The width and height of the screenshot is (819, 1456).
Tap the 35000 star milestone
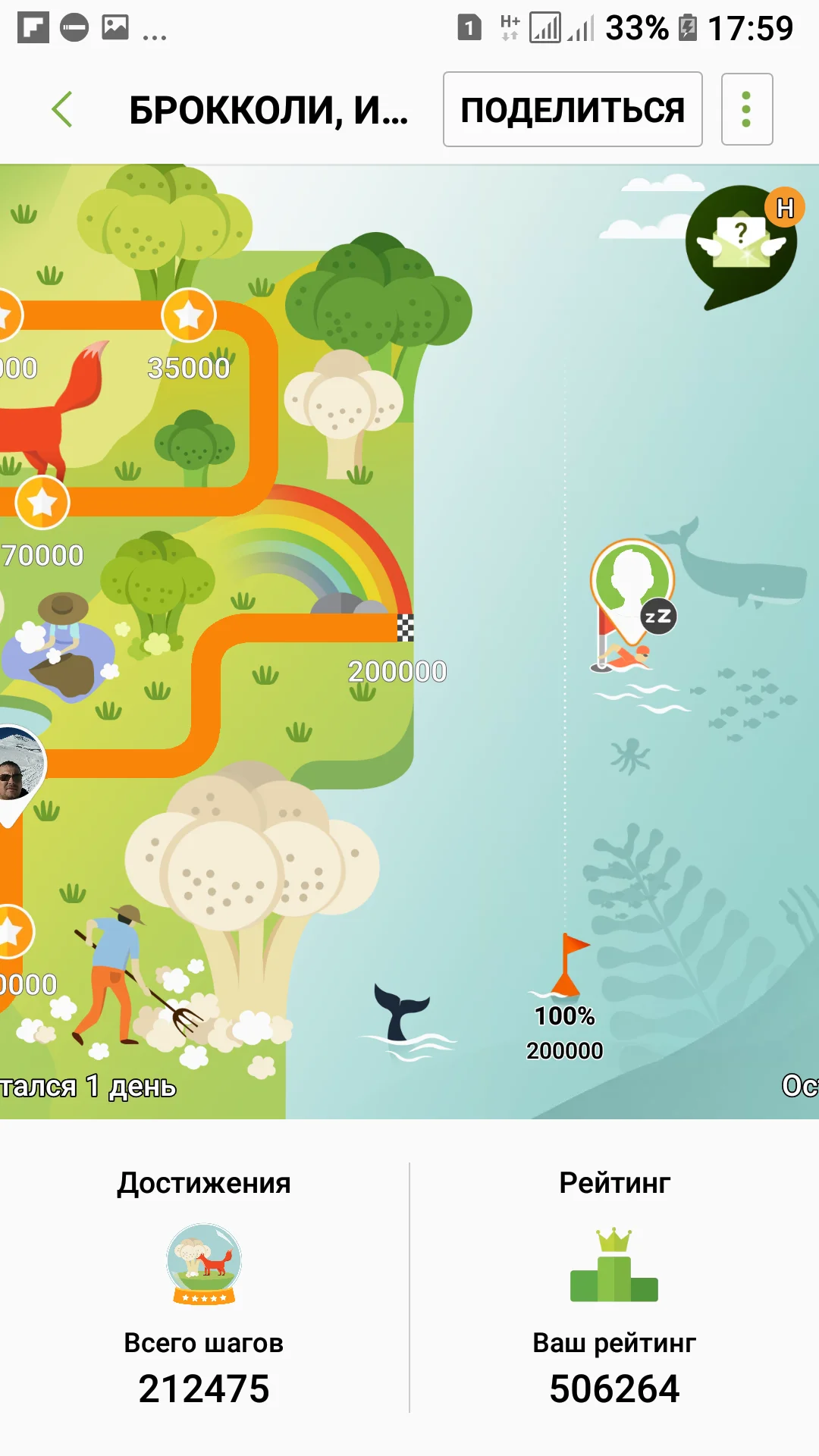pos(189,315)
